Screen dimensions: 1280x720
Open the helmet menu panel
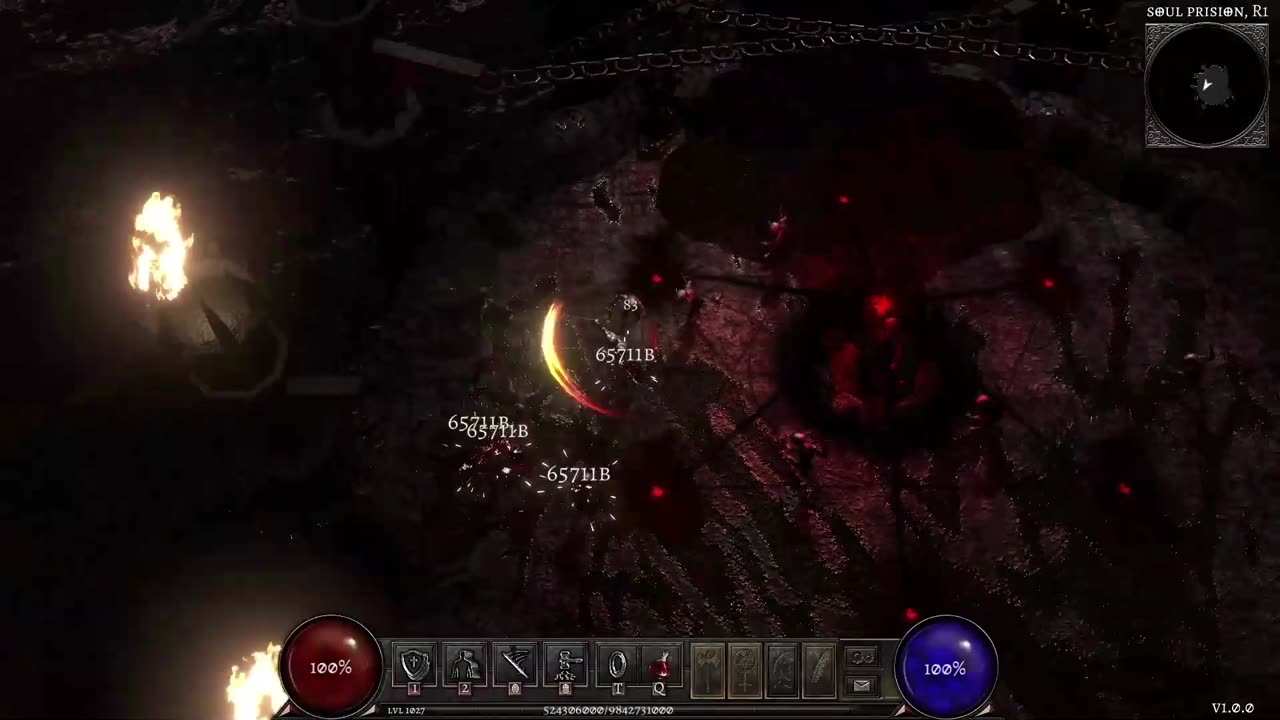[782, 669]
